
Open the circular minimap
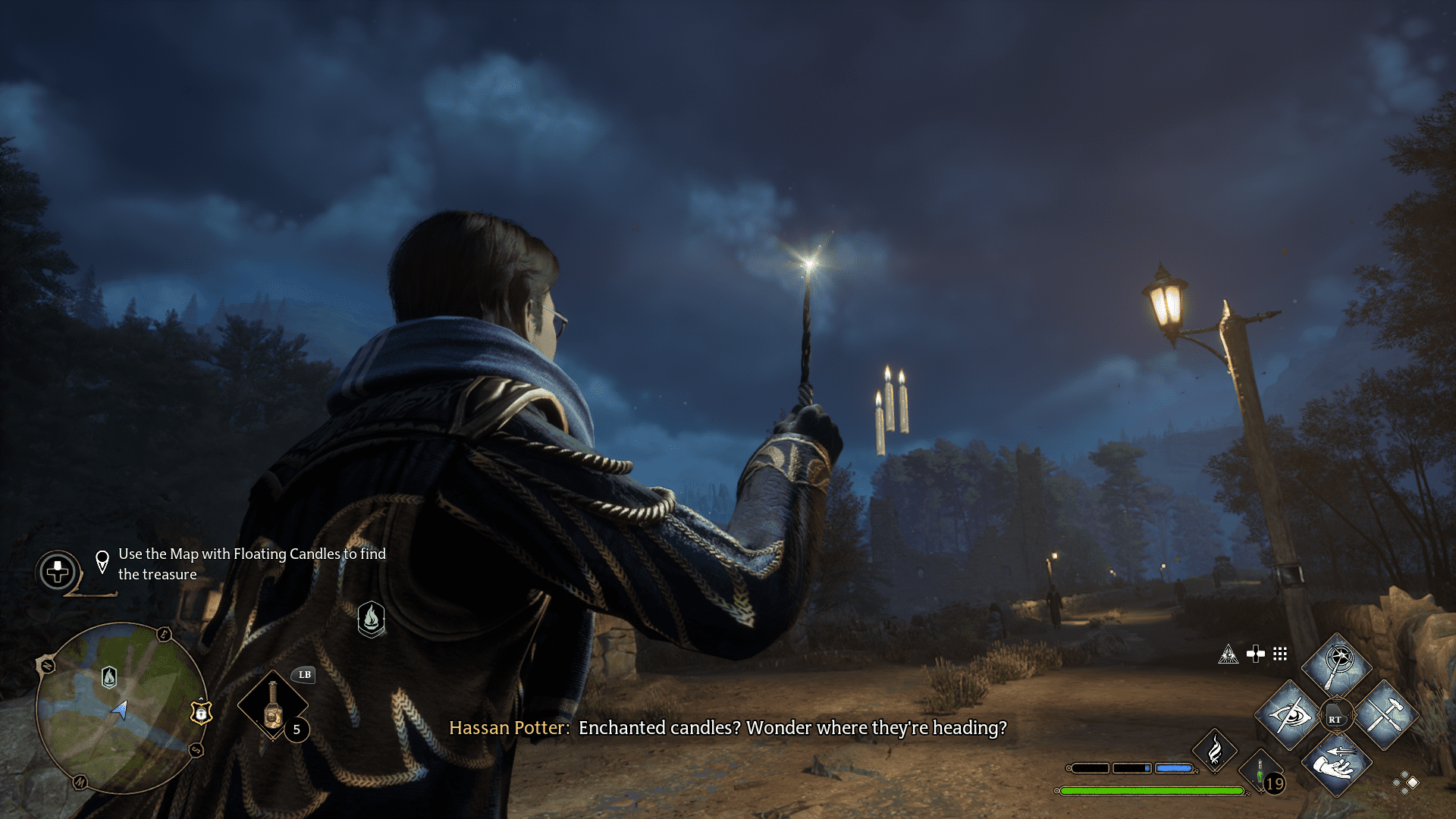(121, 708)
